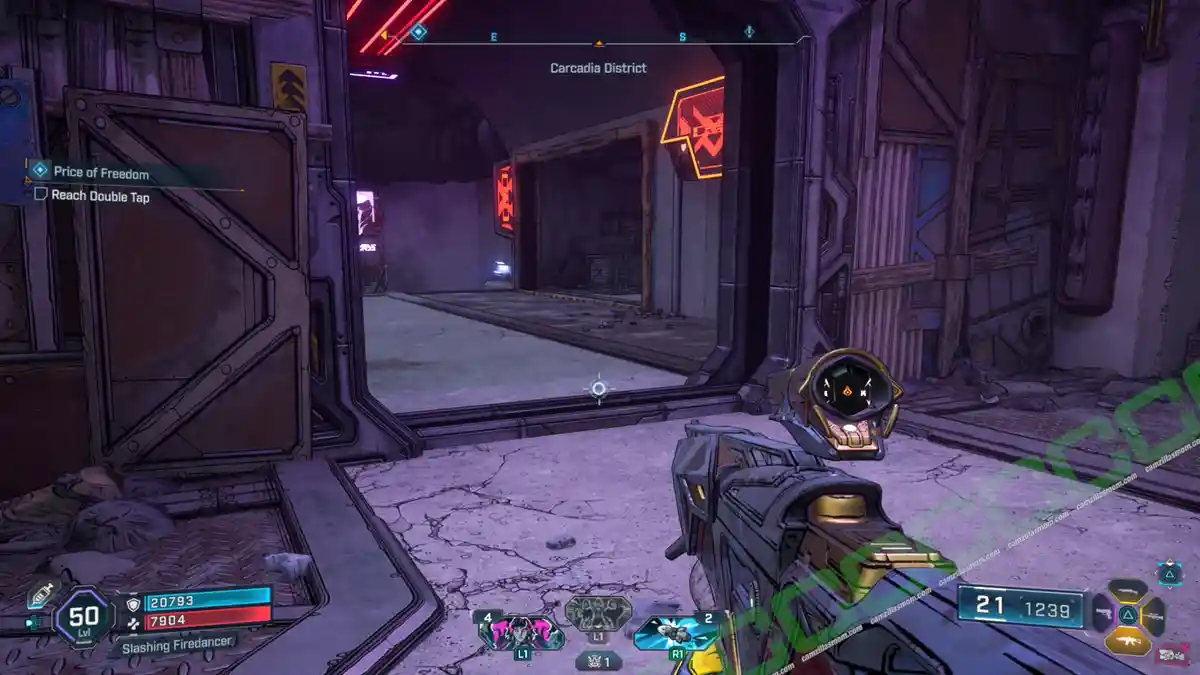This screenshot has height=675, width=1200.
Task: Select the Price of Freedom quest tracker
Action: 99,173
